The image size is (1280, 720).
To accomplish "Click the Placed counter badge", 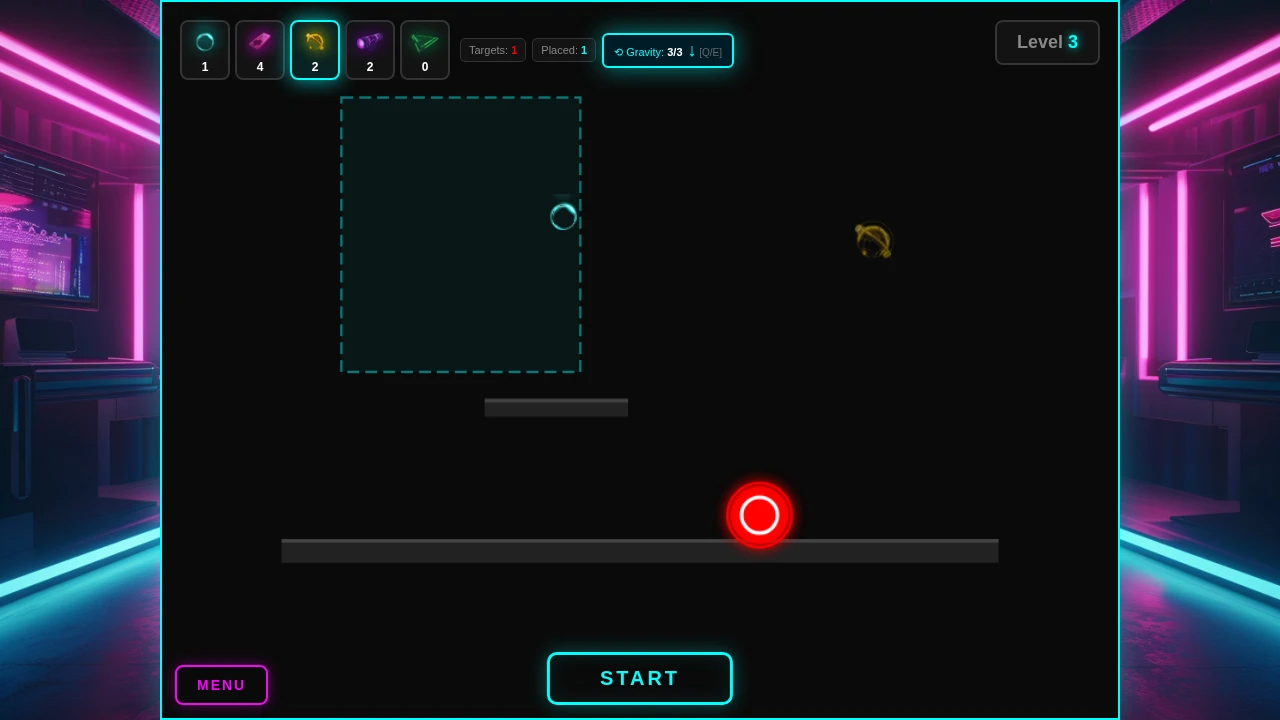I will coord(564,50).
